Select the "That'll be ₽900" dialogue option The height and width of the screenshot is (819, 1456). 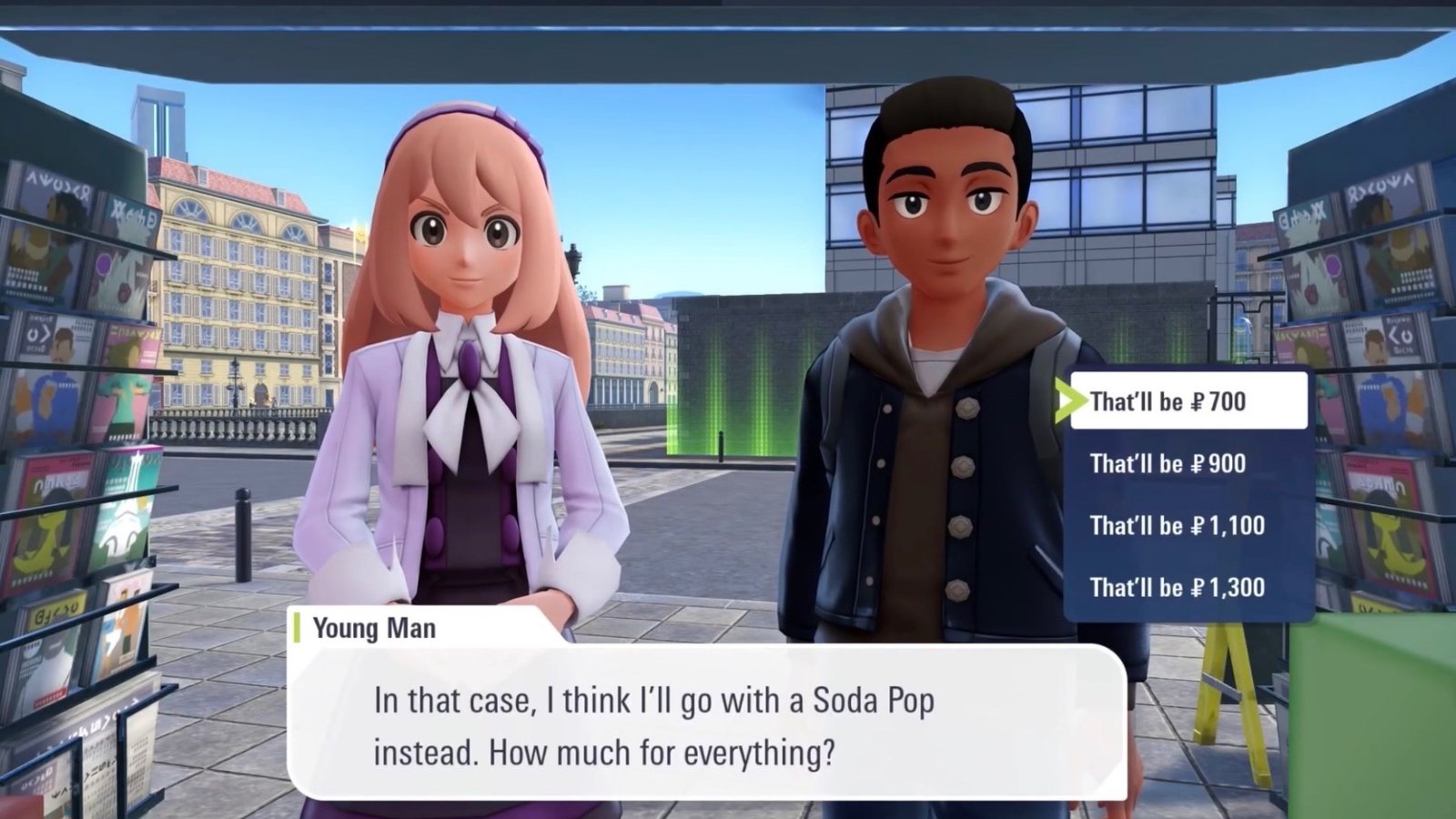pyautogui.click(x=1170, y=464)
